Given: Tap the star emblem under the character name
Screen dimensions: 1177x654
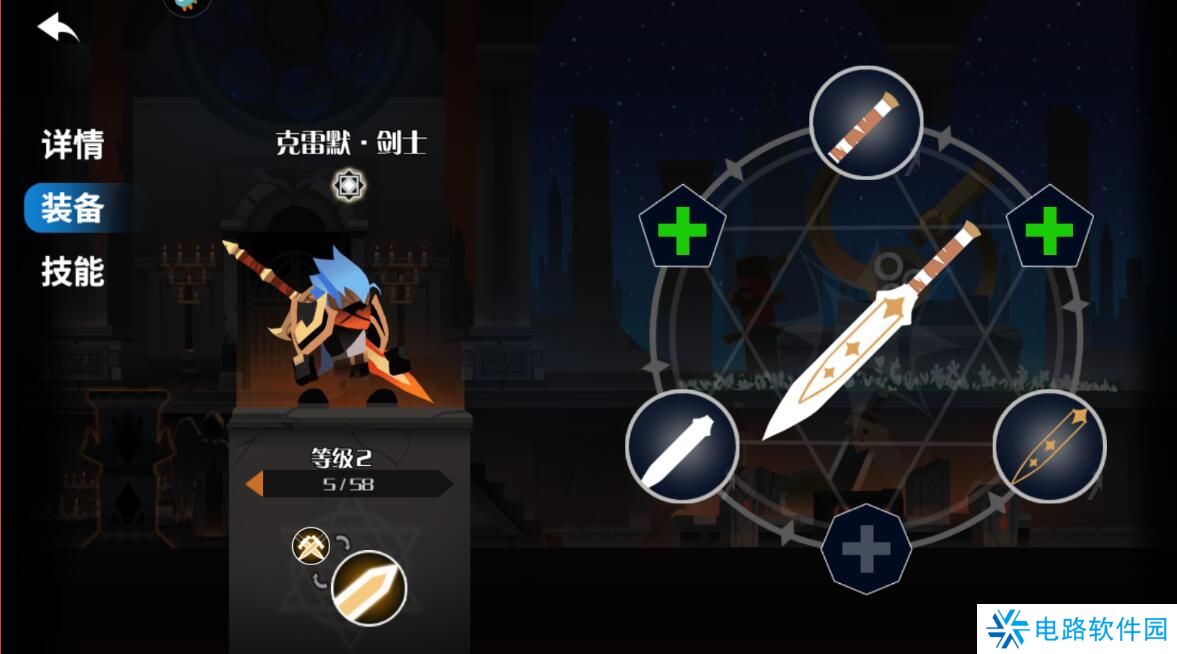Looking at the screenshot, I should point(349,185).
